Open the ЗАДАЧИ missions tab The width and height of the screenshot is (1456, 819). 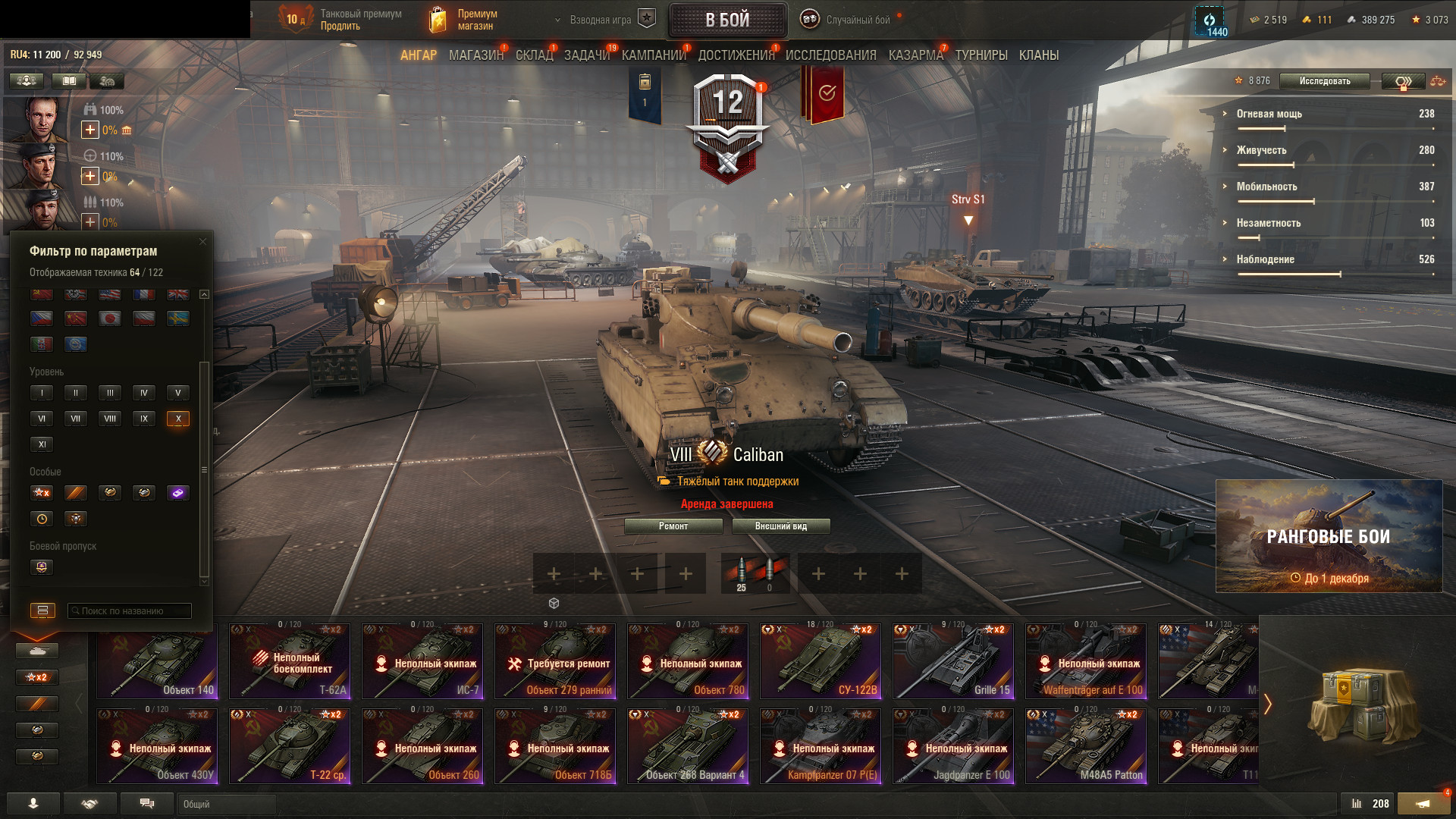(586, 55)
